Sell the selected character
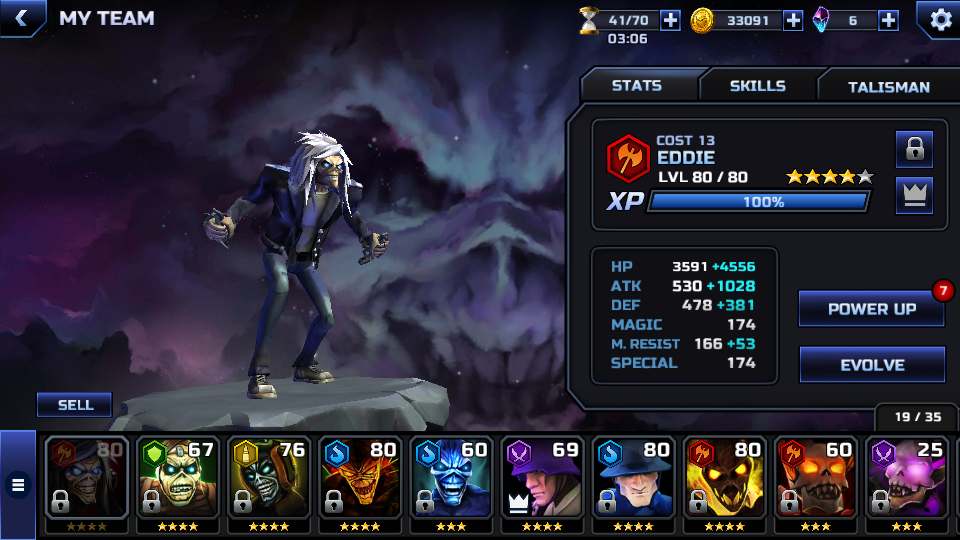The image size is (960, 540). point(75,405)
